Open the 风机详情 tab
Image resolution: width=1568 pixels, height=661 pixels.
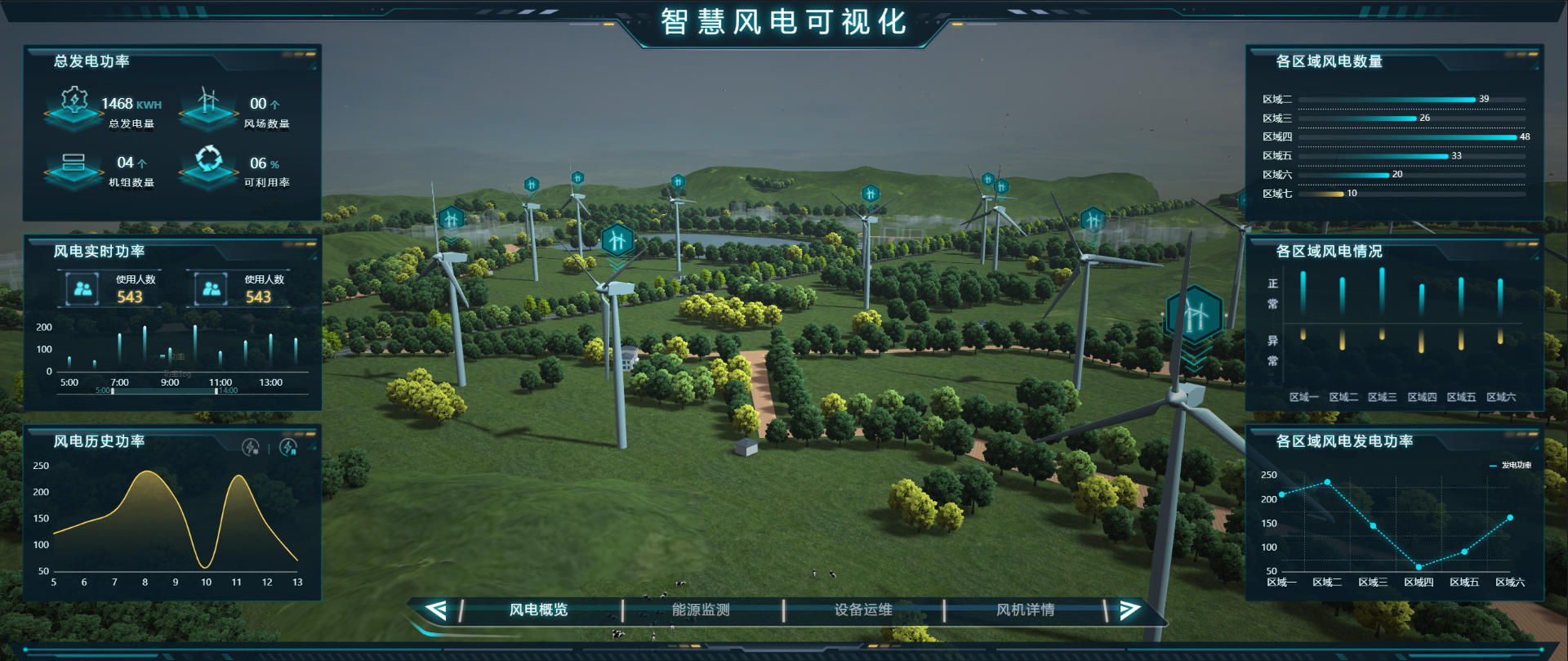coord(1025,610)
